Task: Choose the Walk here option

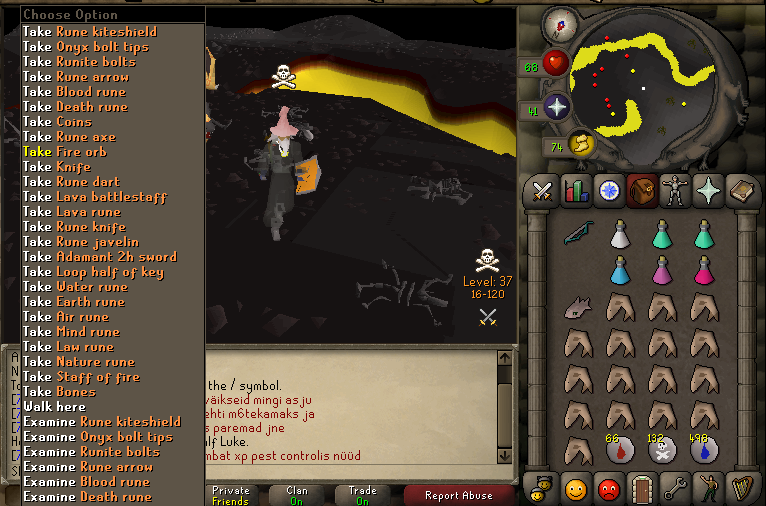Action: tap(54, 407)
